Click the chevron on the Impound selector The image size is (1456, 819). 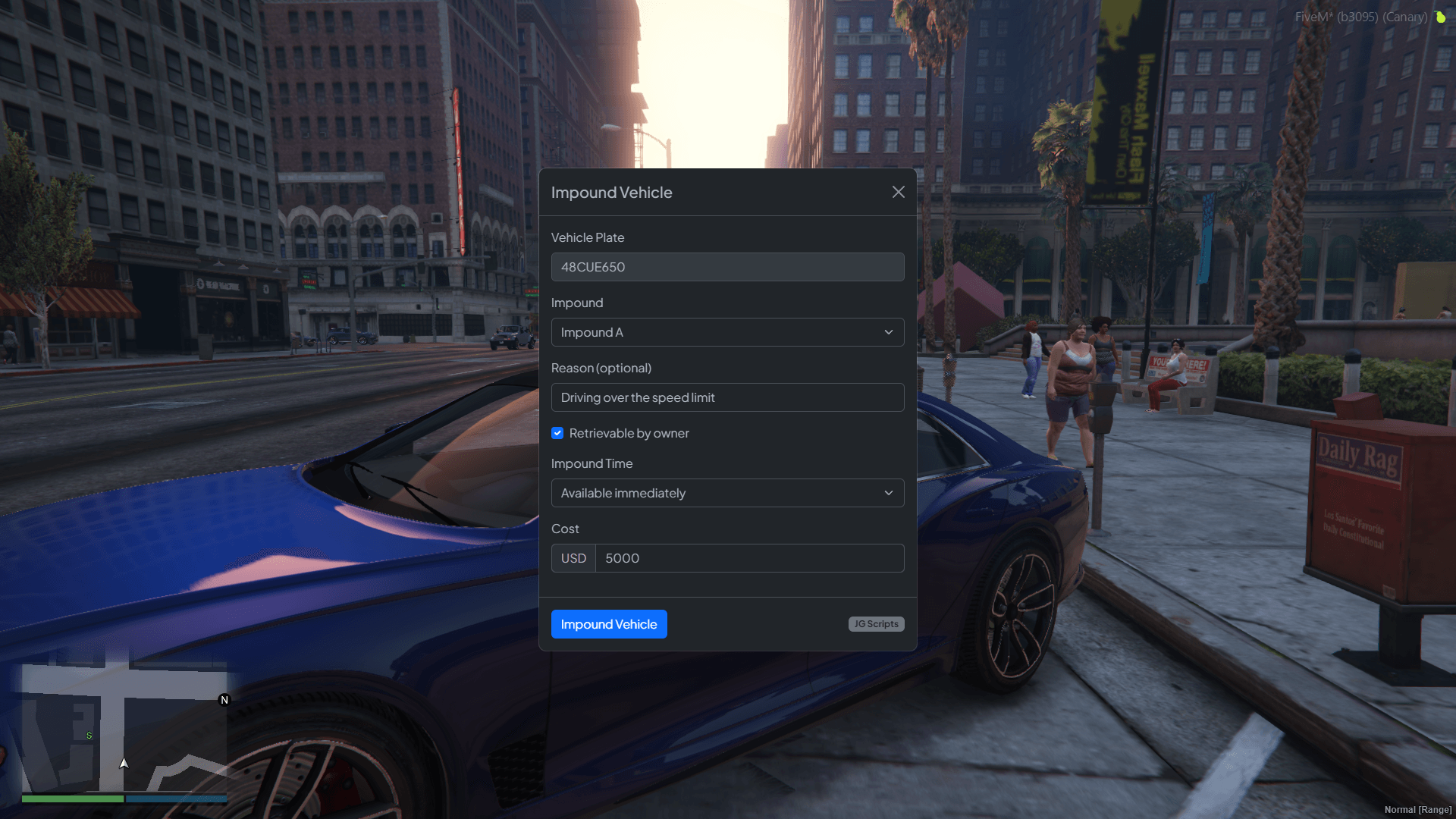(x=888, y=332)
